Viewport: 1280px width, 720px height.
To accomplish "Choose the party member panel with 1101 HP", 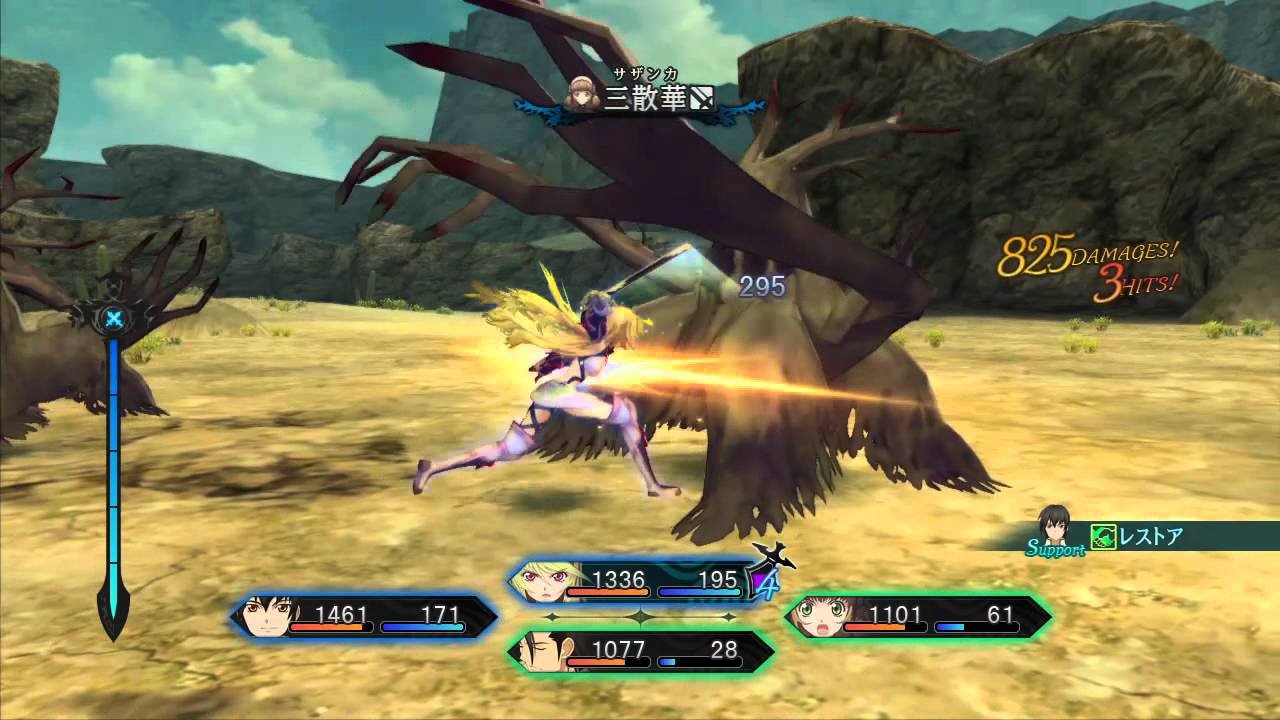I will click(x=916, y=617).
